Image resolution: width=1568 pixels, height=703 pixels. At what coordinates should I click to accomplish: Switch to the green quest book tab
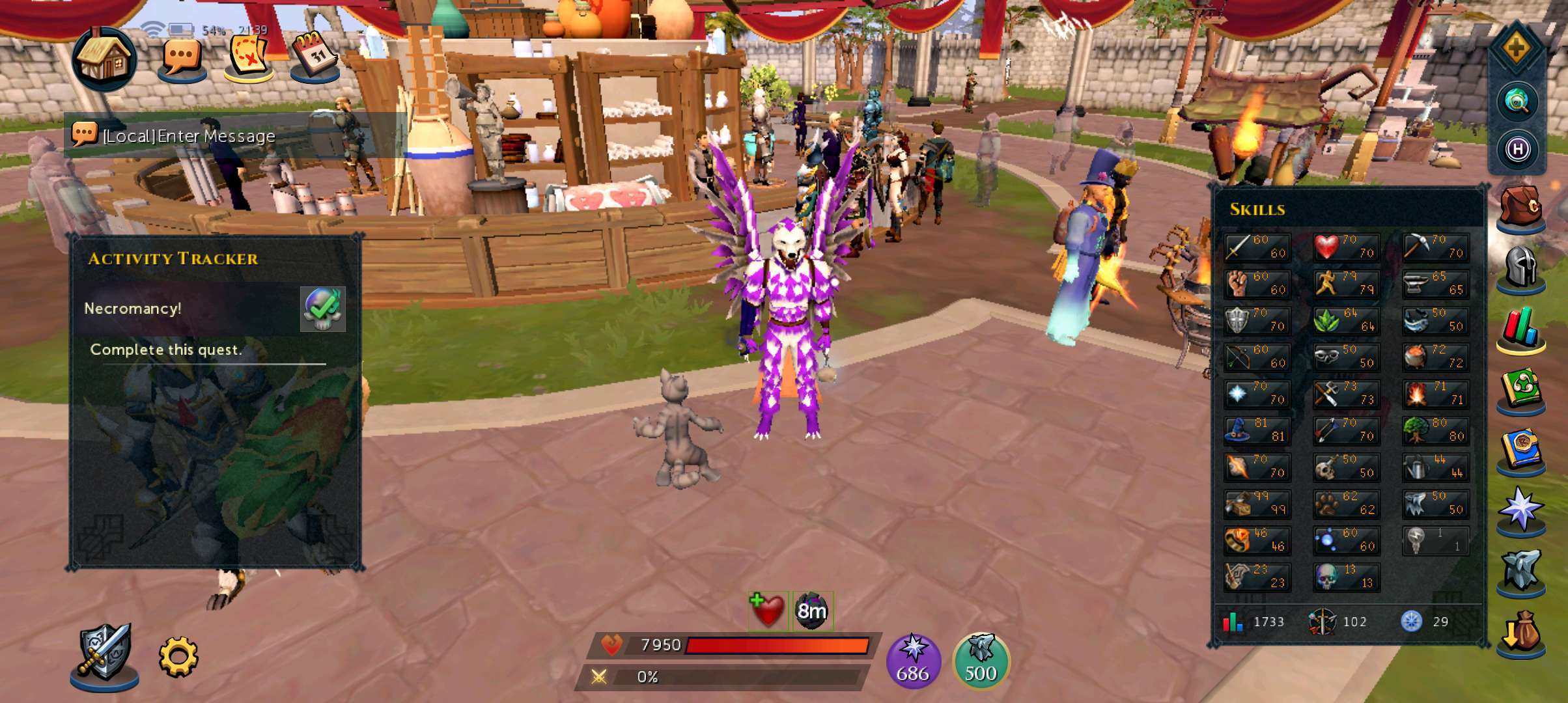point(1521,389)
